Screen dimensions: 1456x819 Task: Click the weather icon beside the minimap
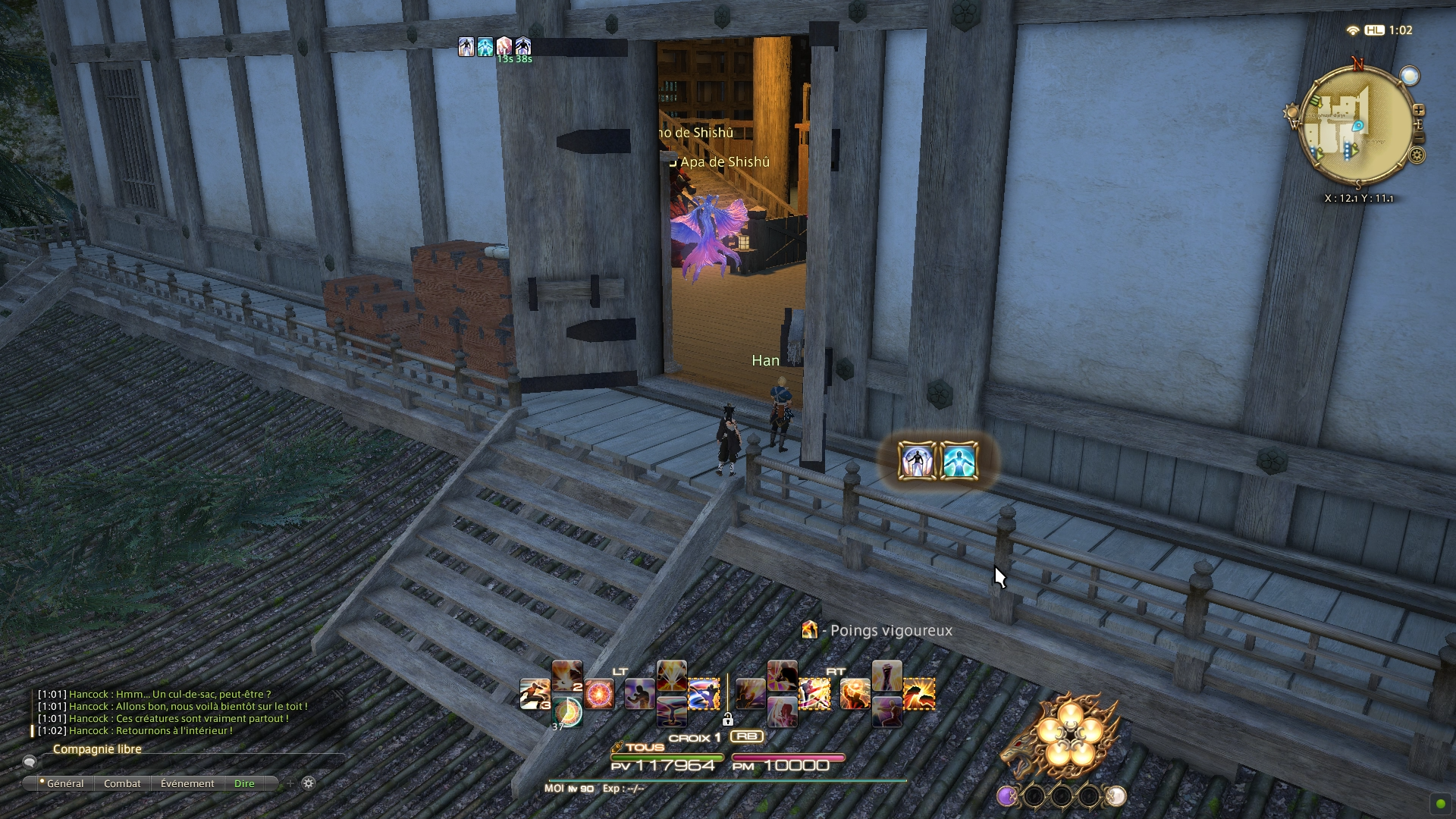[1409, 76]
